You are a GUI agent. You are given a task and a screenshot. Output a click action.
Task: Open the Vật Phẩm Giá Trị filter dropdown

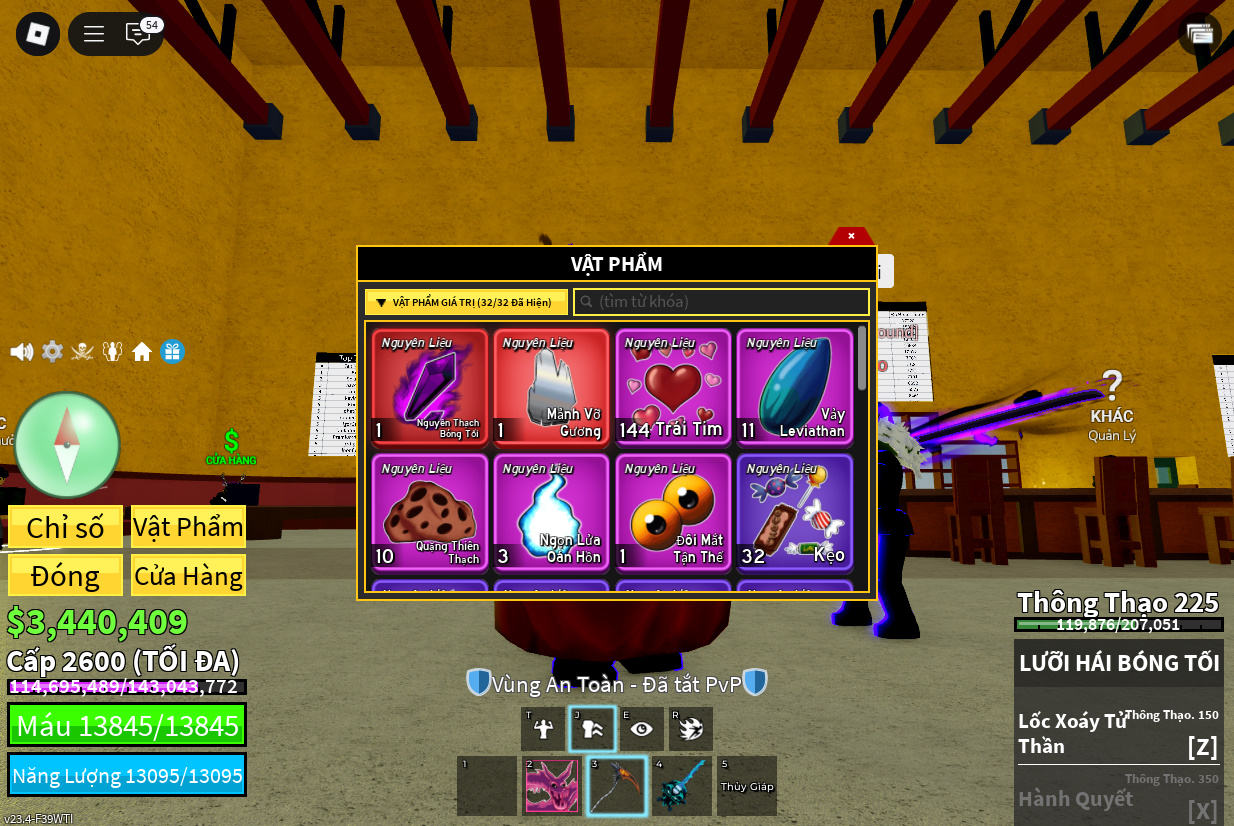466,302
